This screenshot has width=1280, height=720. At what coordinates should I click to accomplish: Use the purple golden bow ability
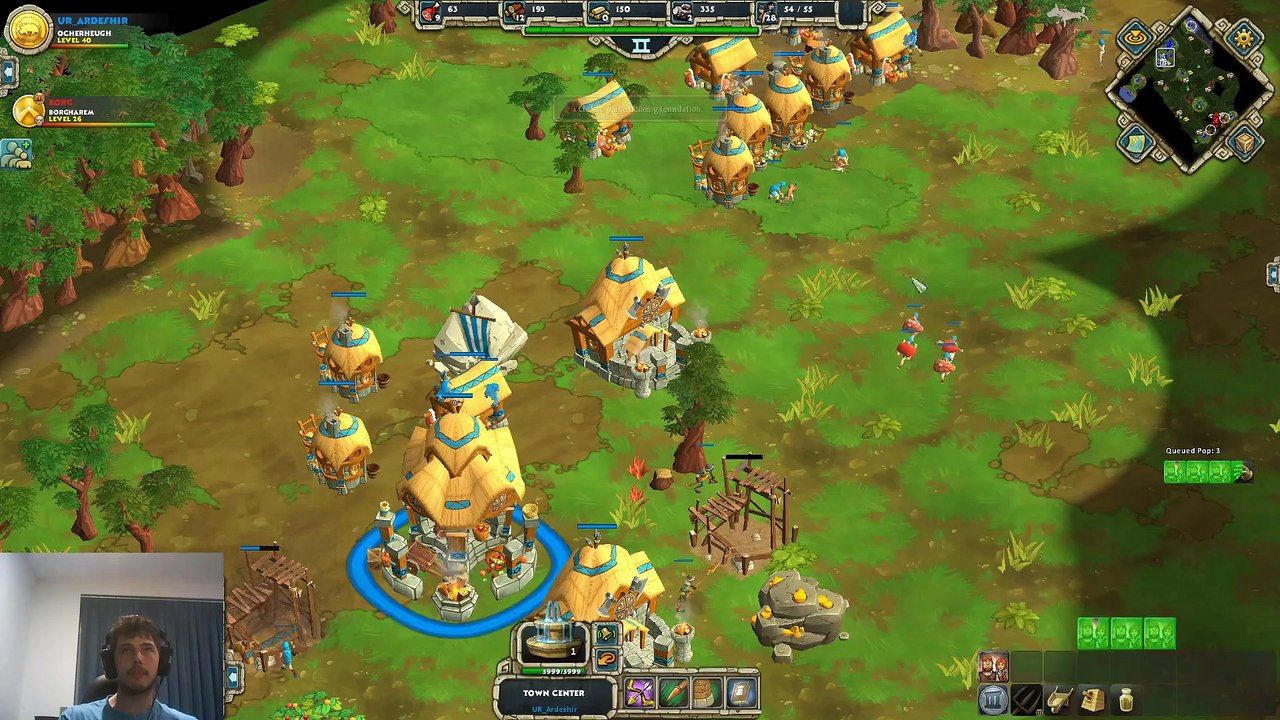639,692
